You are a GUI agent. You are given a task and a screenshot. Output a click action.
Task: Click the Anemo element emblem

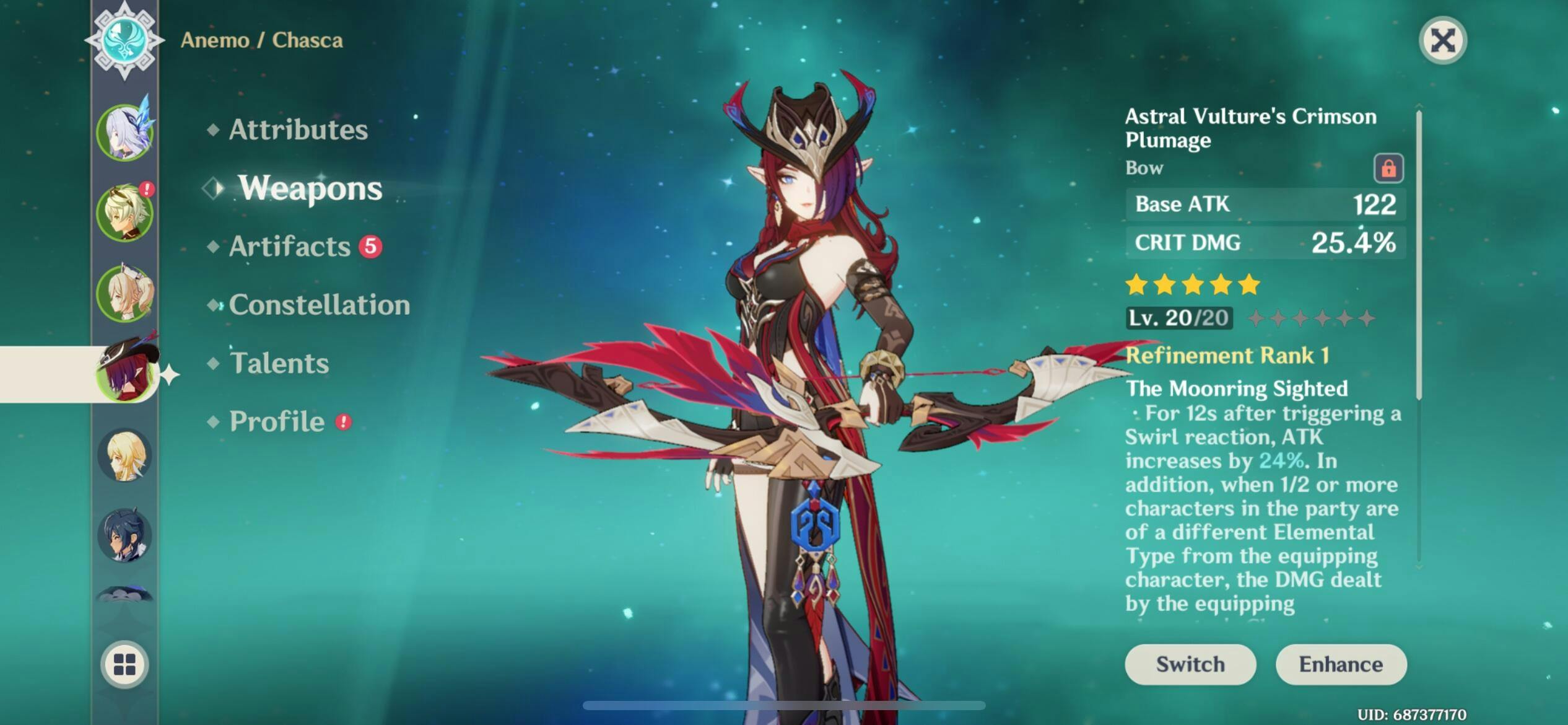point(124,39)
